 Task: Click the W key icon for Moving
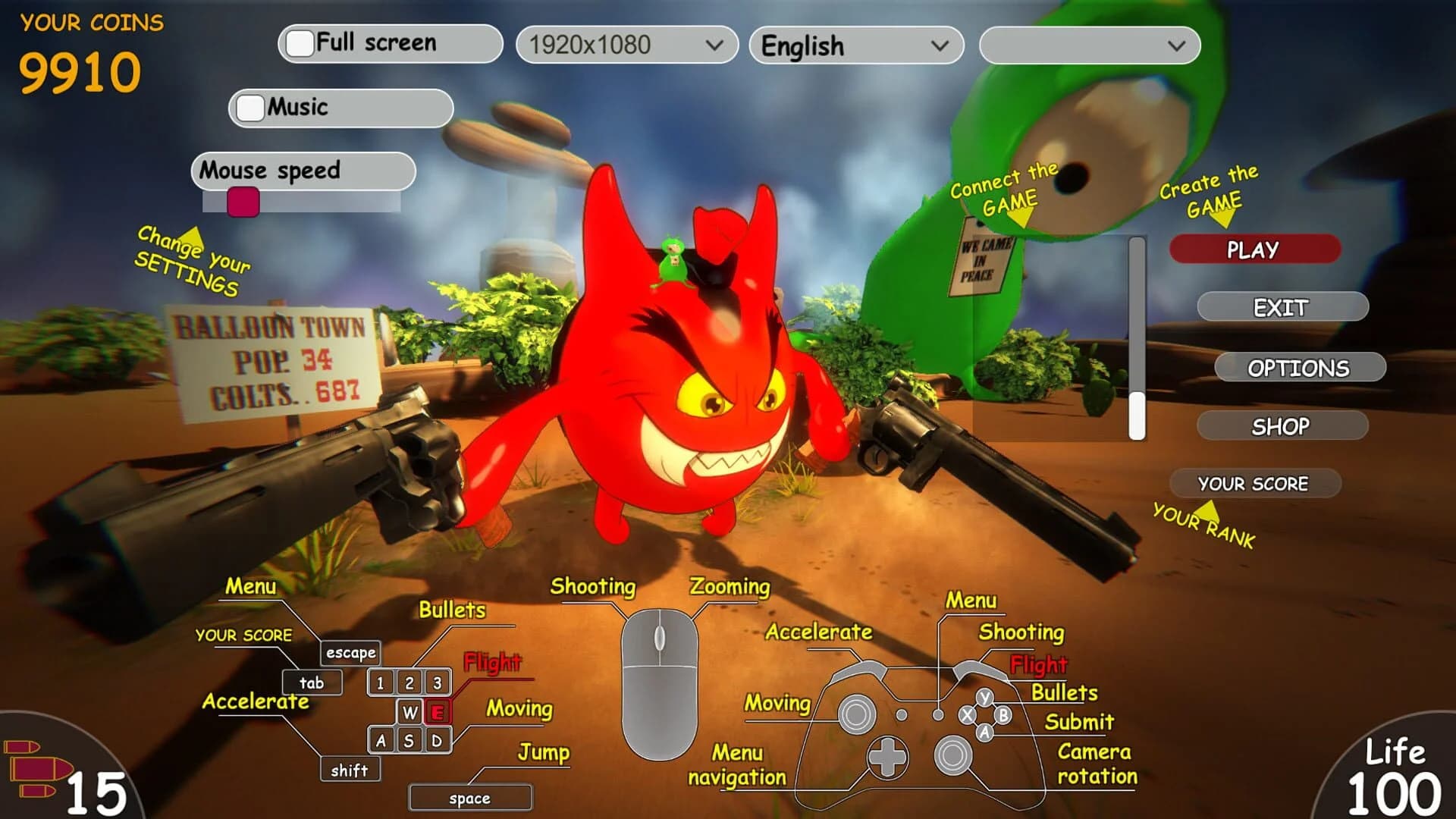(408, 711)
